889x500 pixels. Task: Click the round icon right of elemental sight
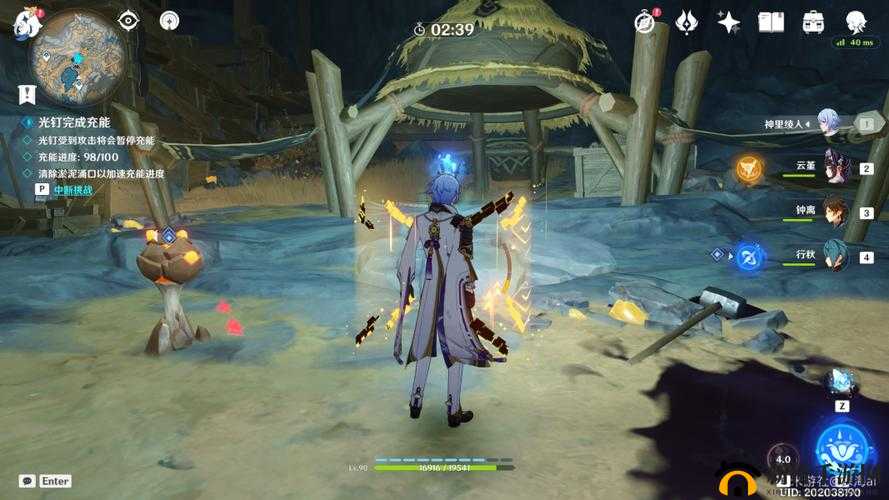tap(169, 20)
